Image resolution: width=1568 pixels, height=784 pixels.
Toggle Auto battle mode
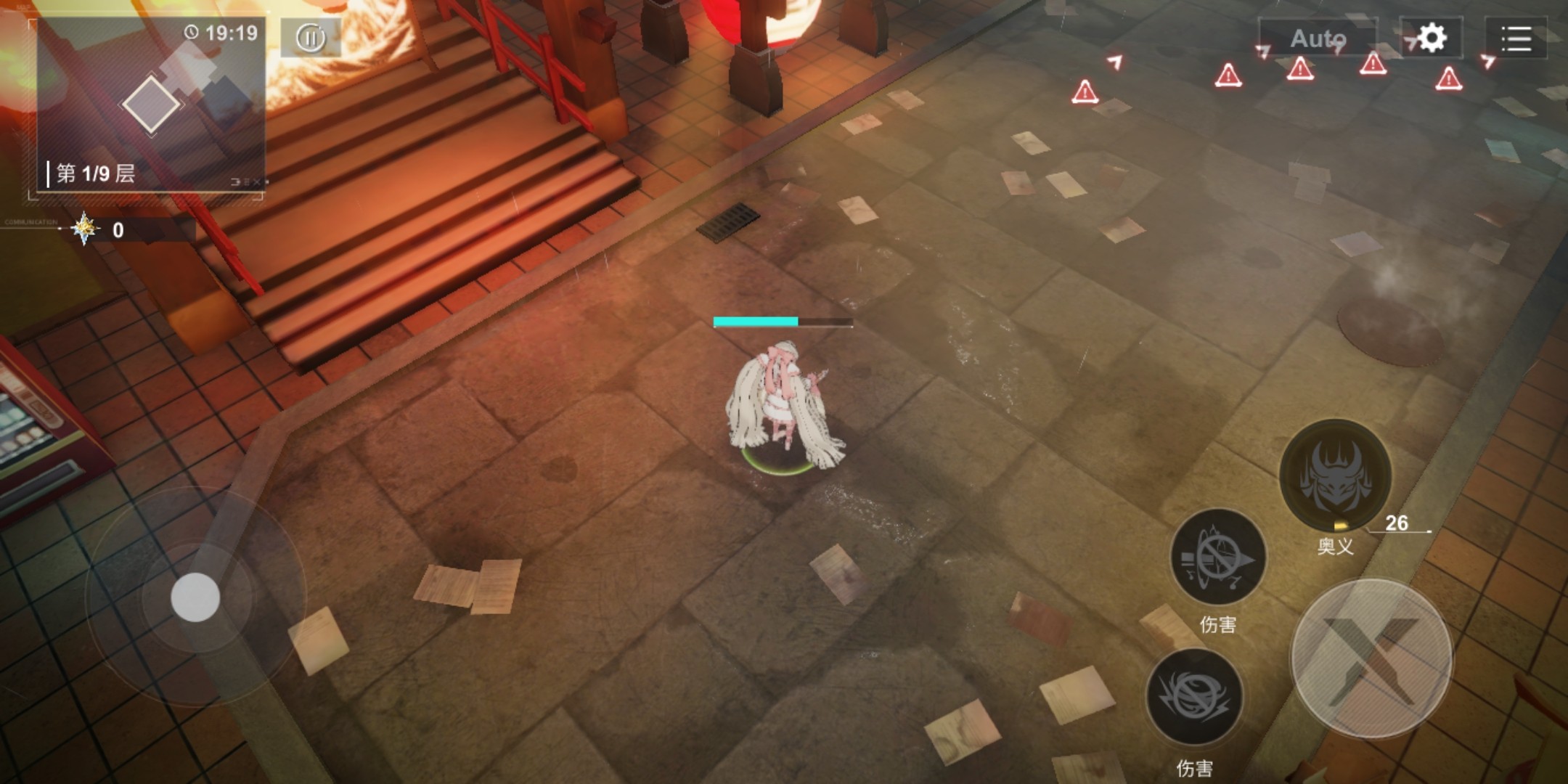[1318, 38]
